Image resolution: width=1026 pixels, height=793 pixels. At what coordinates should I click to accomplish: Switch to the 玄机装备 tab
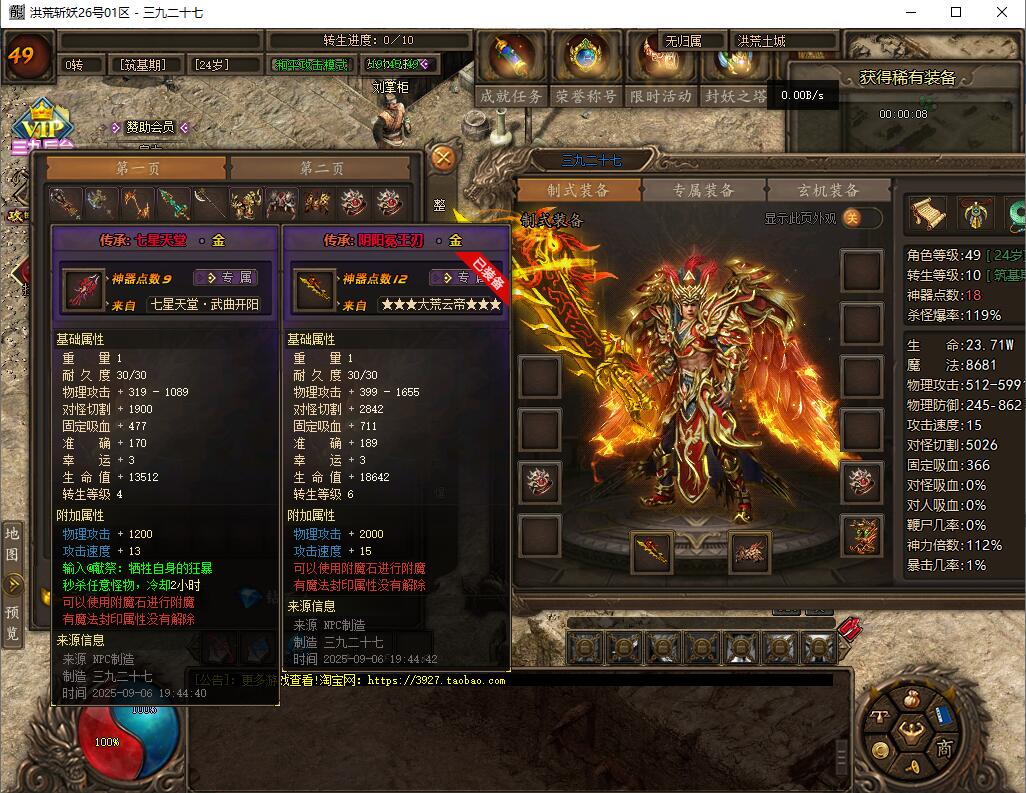828,190
